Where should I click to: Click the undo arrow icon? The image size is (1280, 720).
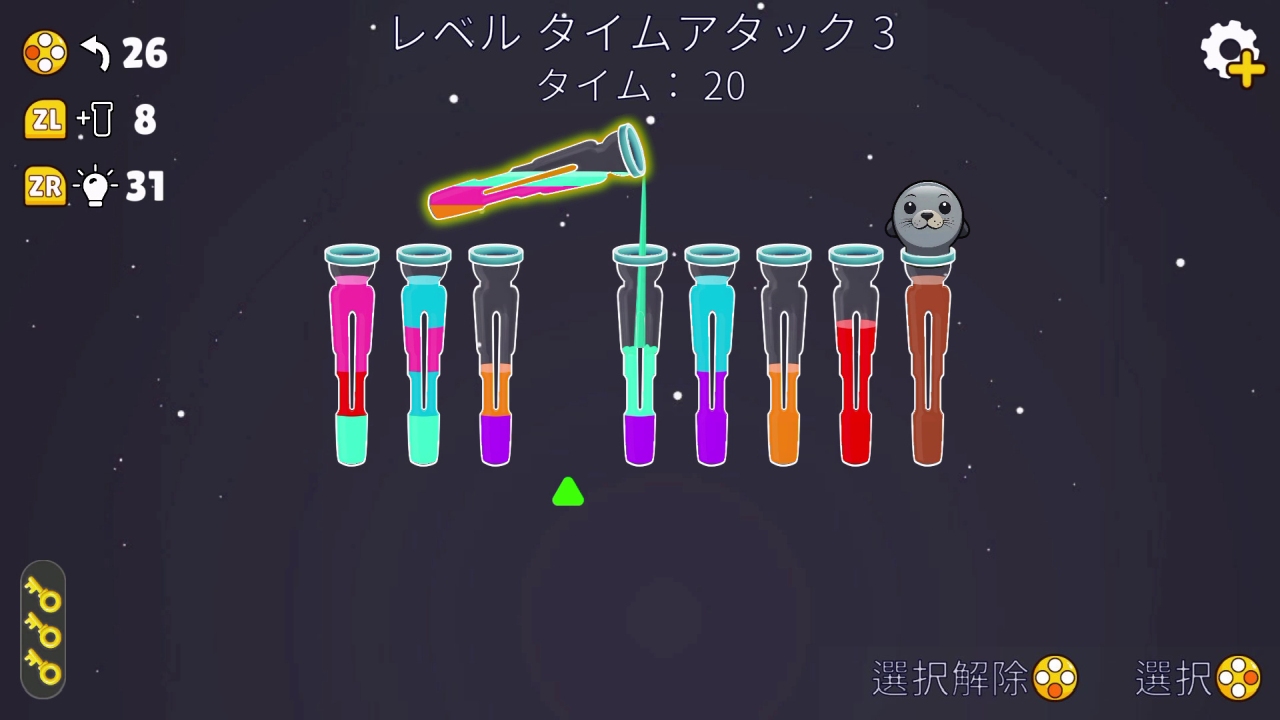pos(93,53)
